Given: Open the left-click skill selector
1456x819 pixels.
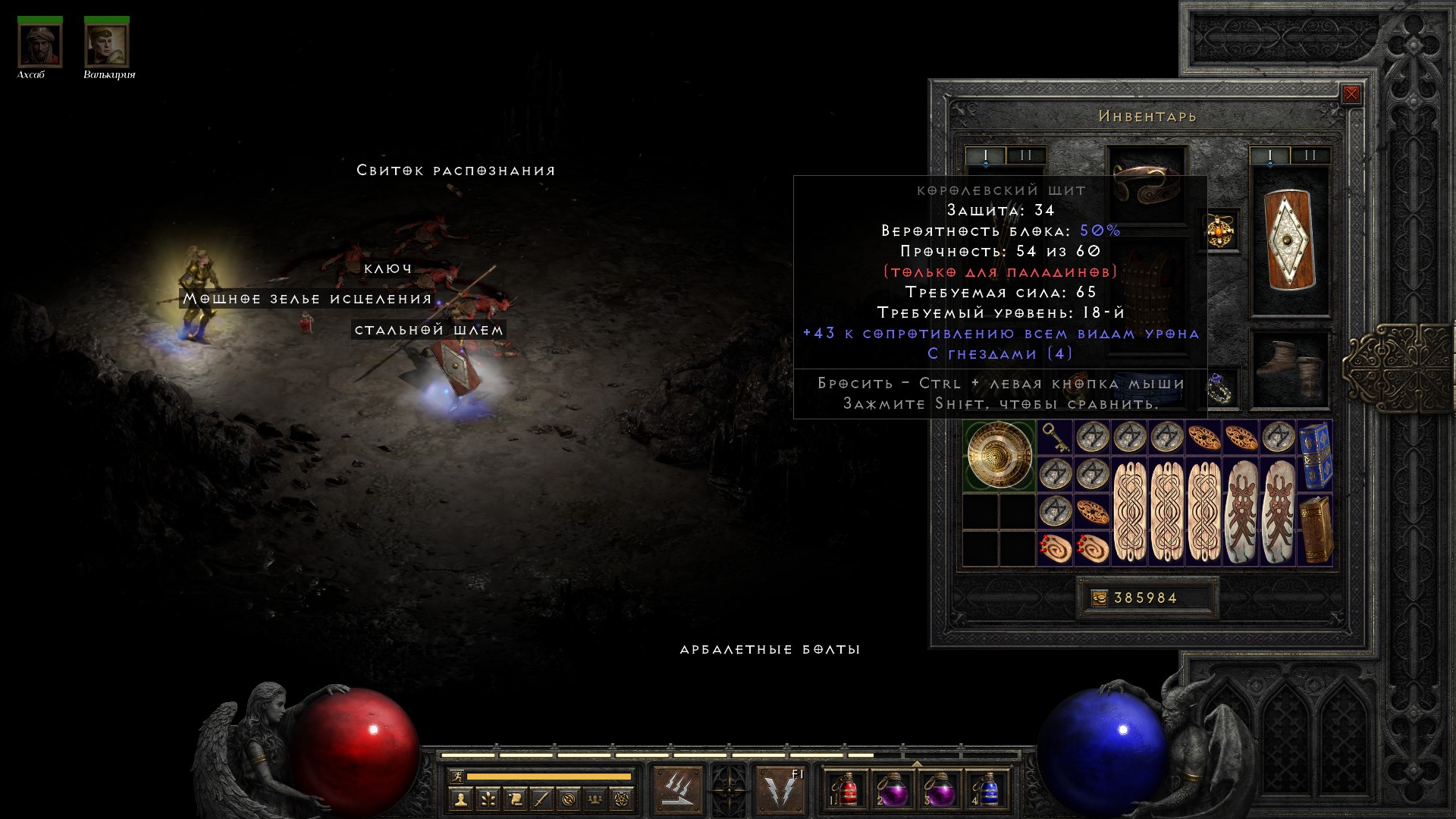Looking at the screenshot, I should coord(677,789).
